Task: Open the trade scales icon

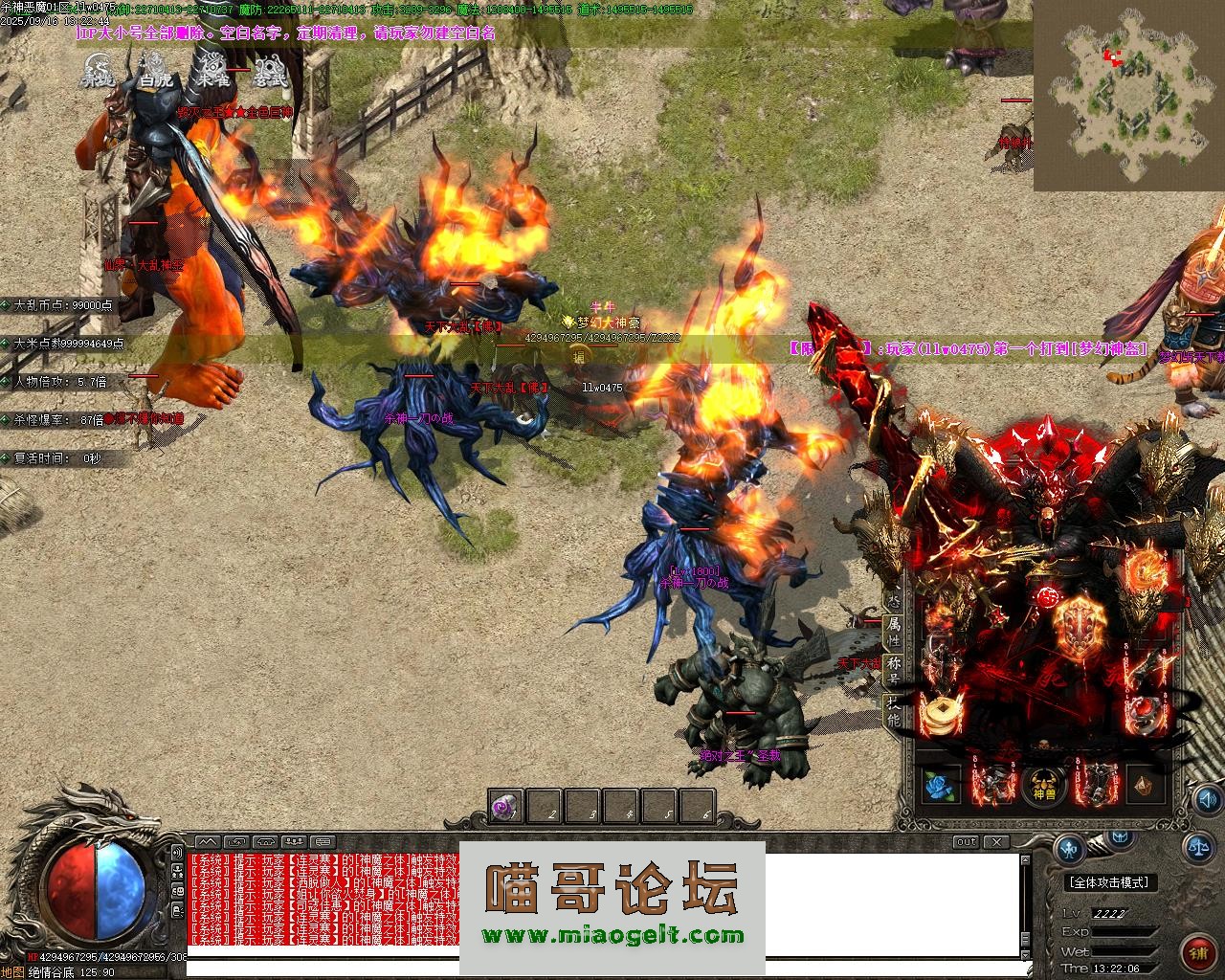Action: pyautogui.click(x=1197, y=846)
